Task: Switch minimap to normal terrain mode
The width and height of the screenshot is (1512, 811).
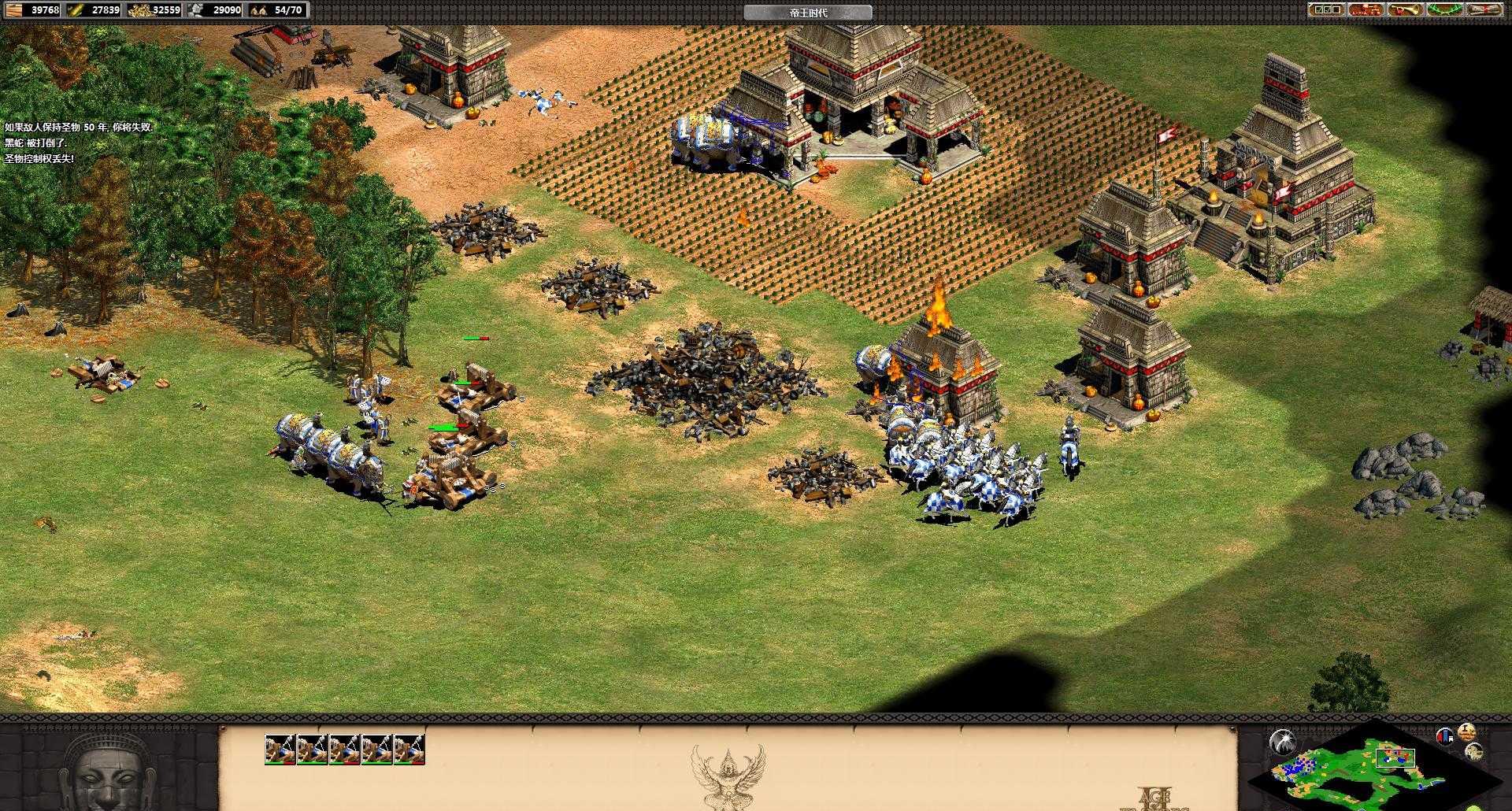Action: [x=1474, y=751]
